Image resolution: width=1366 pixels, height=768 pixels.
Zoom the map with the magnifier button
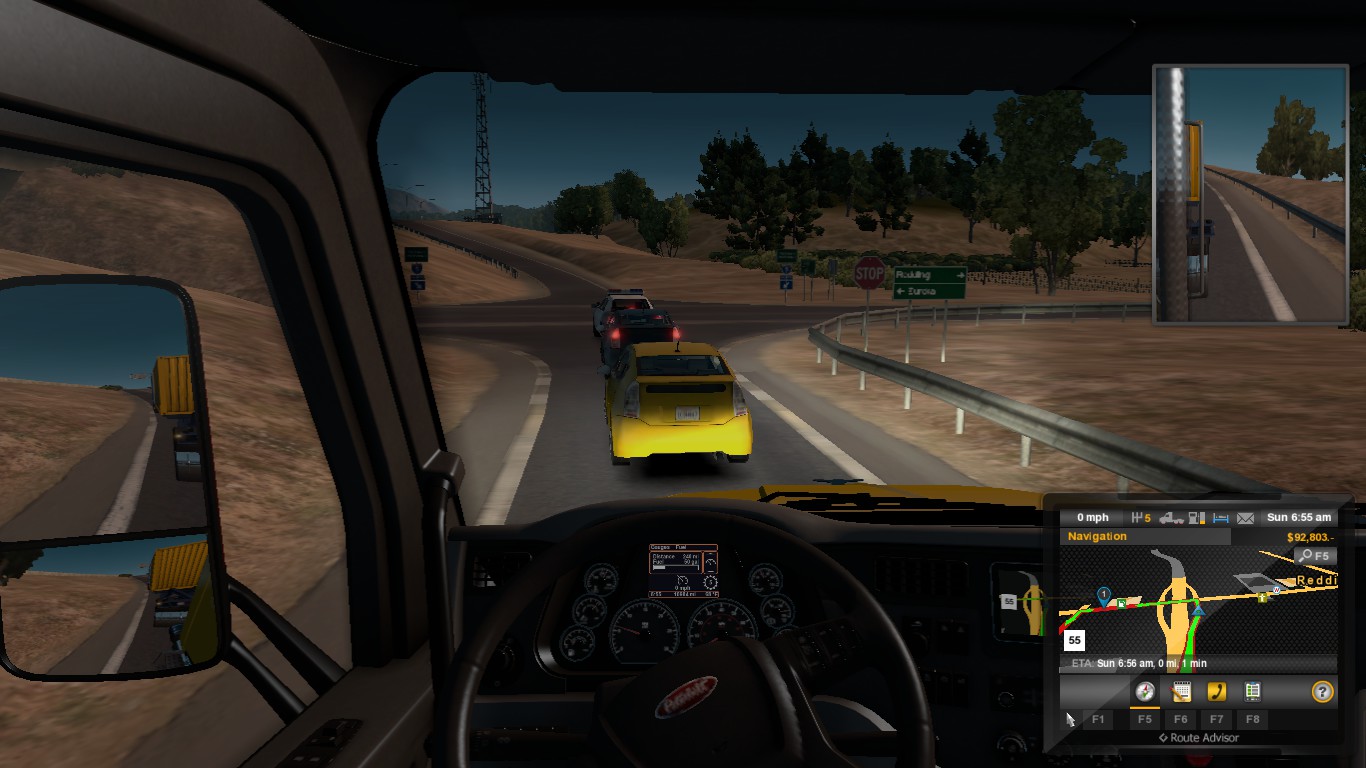click(x=1314, y=556)
